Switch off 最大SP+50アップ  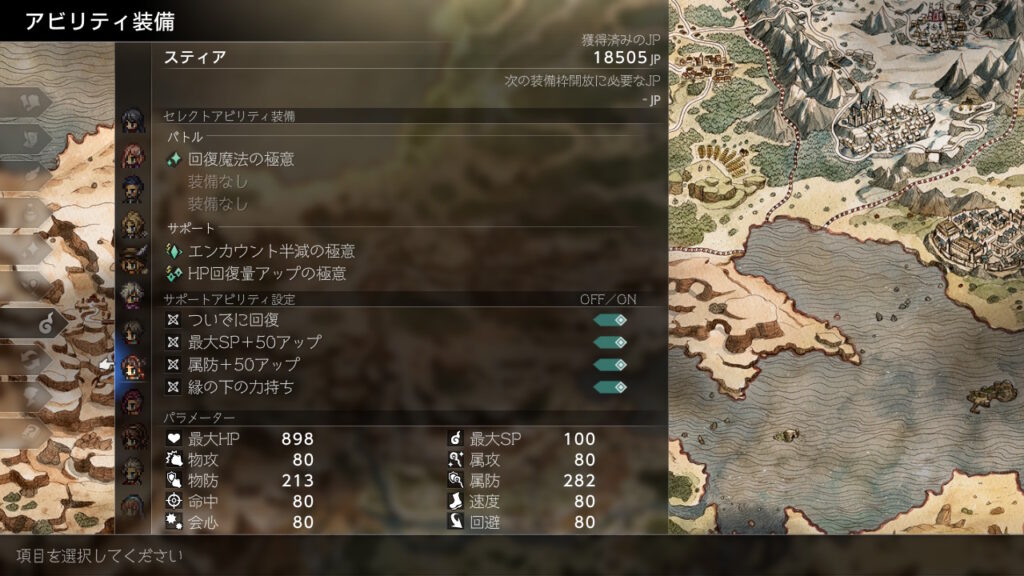pyautogui.click(x=610, y=342)
